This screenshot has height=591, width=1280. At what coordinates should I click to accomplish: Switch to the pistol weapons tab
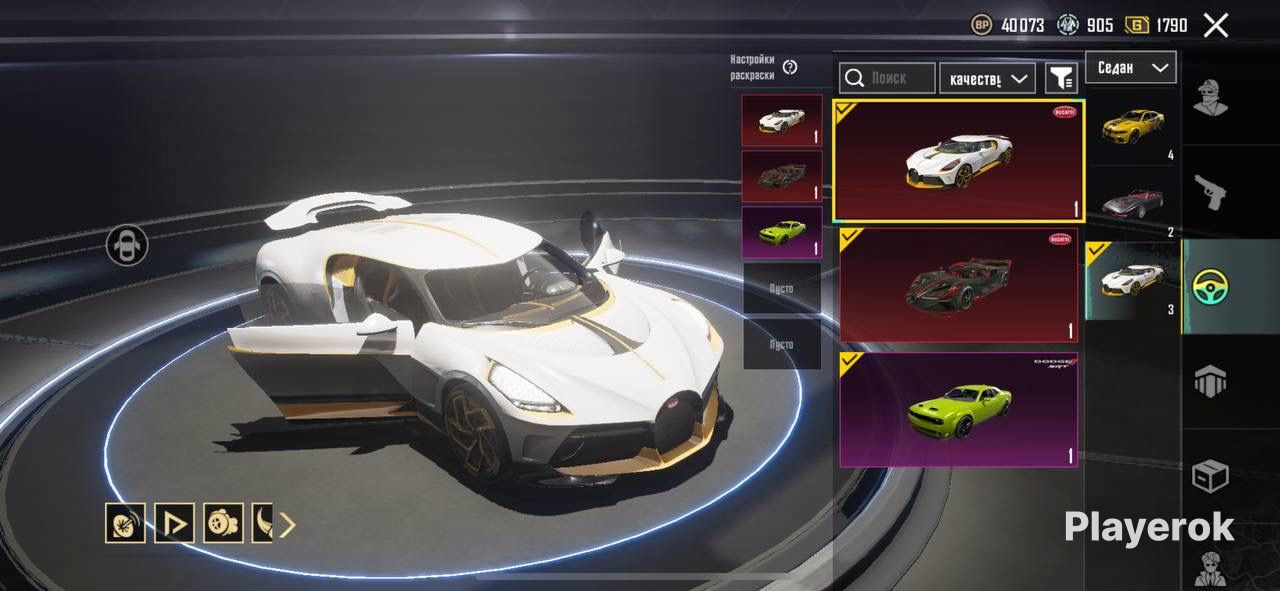[x=1210, y=191]
